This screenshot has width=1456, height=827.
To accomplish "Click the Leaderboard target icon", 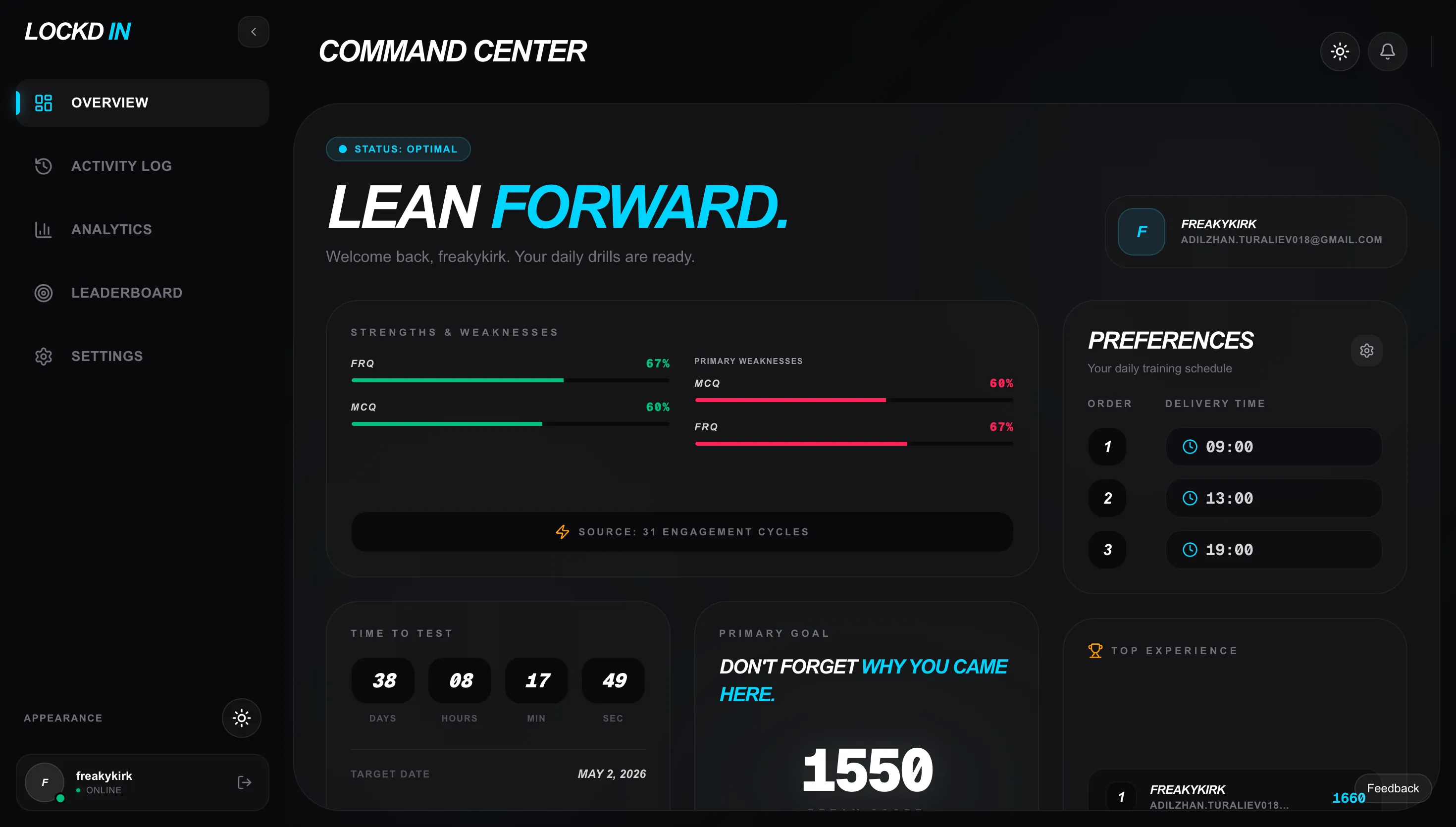I will coord(44,293).
